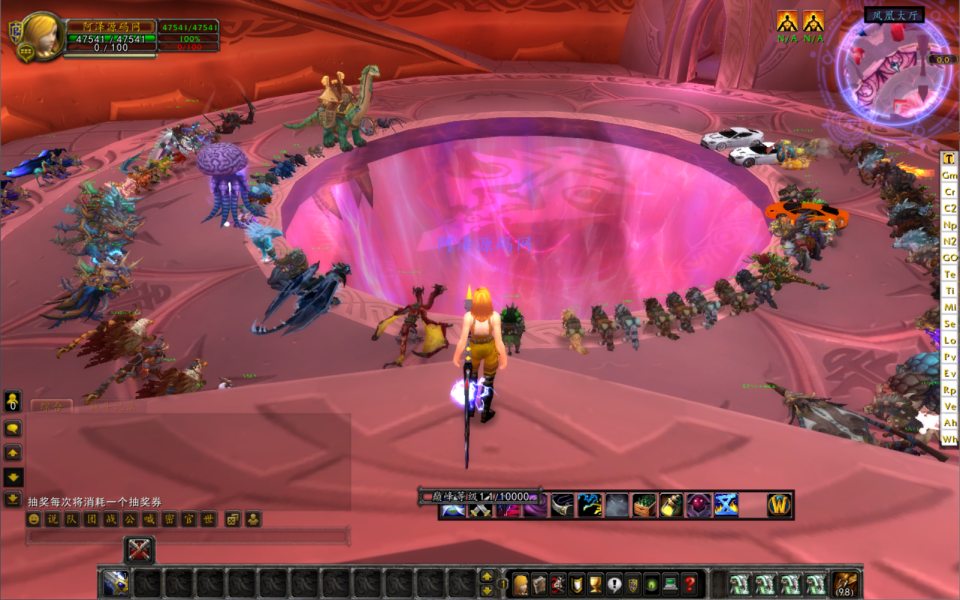Open the chat emote smiley button
The image size is (960, 600).
click(34, 519)
